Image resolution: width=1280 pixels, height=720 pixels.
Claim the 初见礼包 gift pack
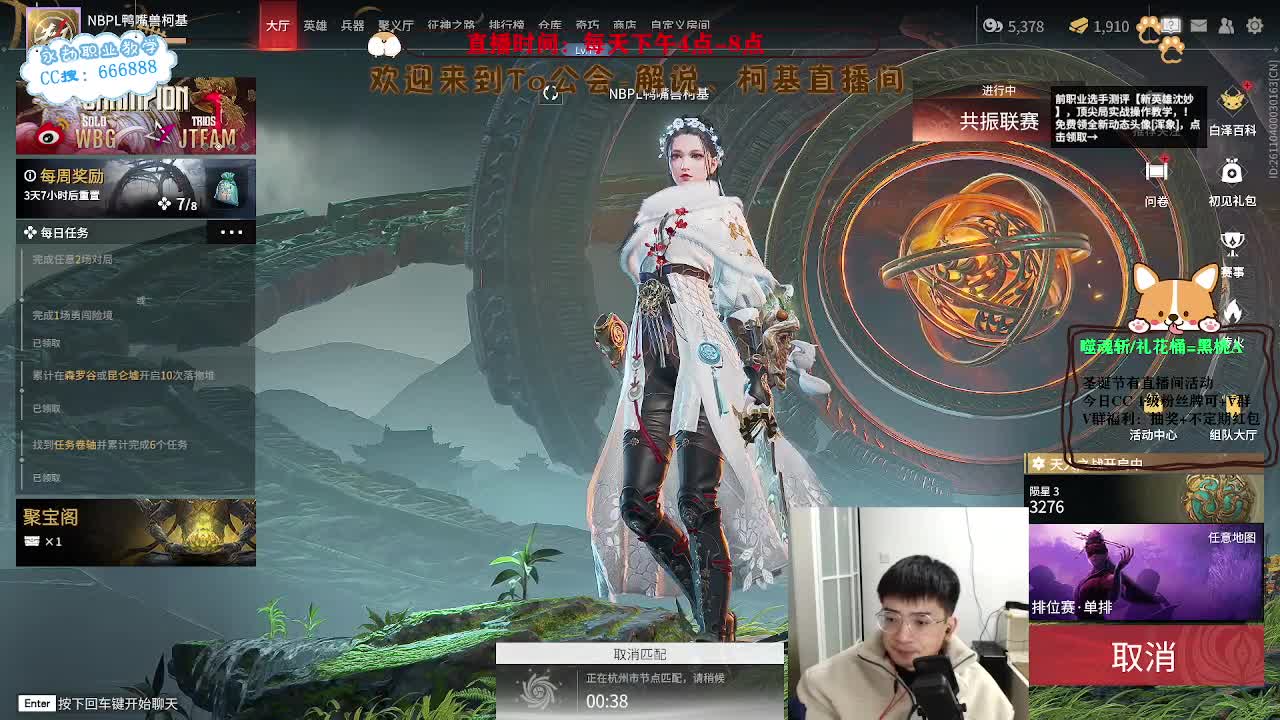(1231, 173)
